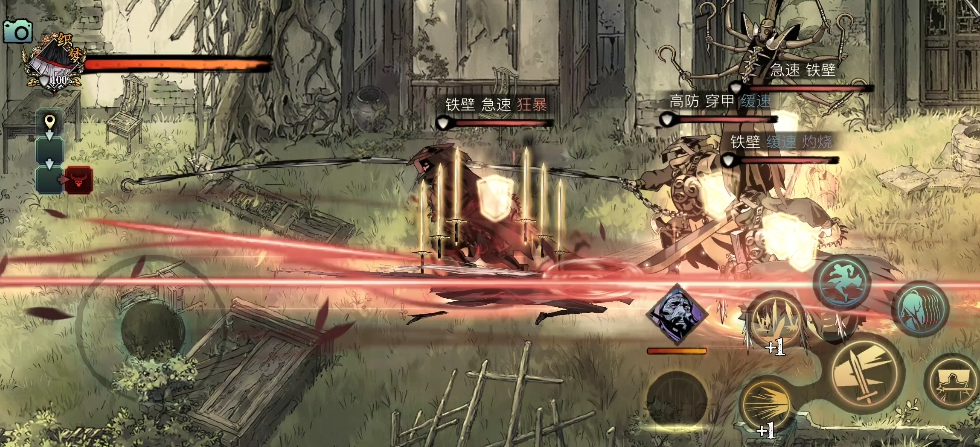Tap the camera screenshot icon

pos(17,31)
